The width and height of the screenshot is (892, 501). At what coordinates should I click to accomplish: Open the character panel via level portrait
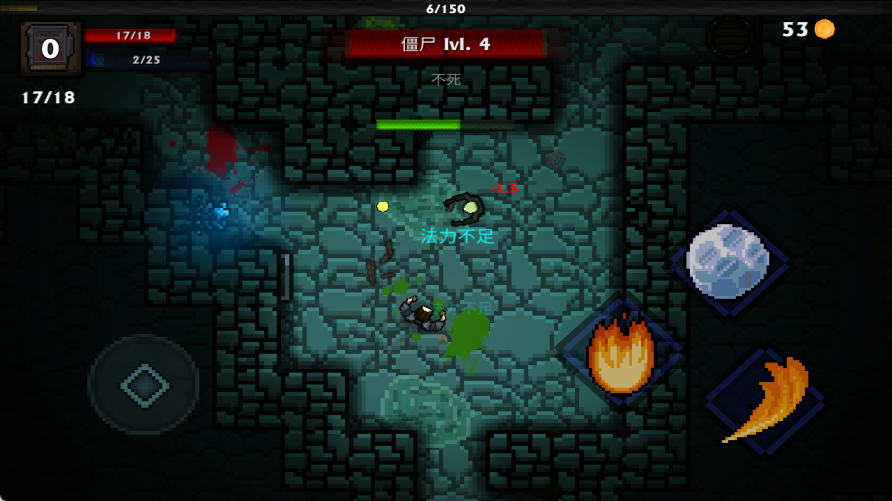(x=50, y=48)
